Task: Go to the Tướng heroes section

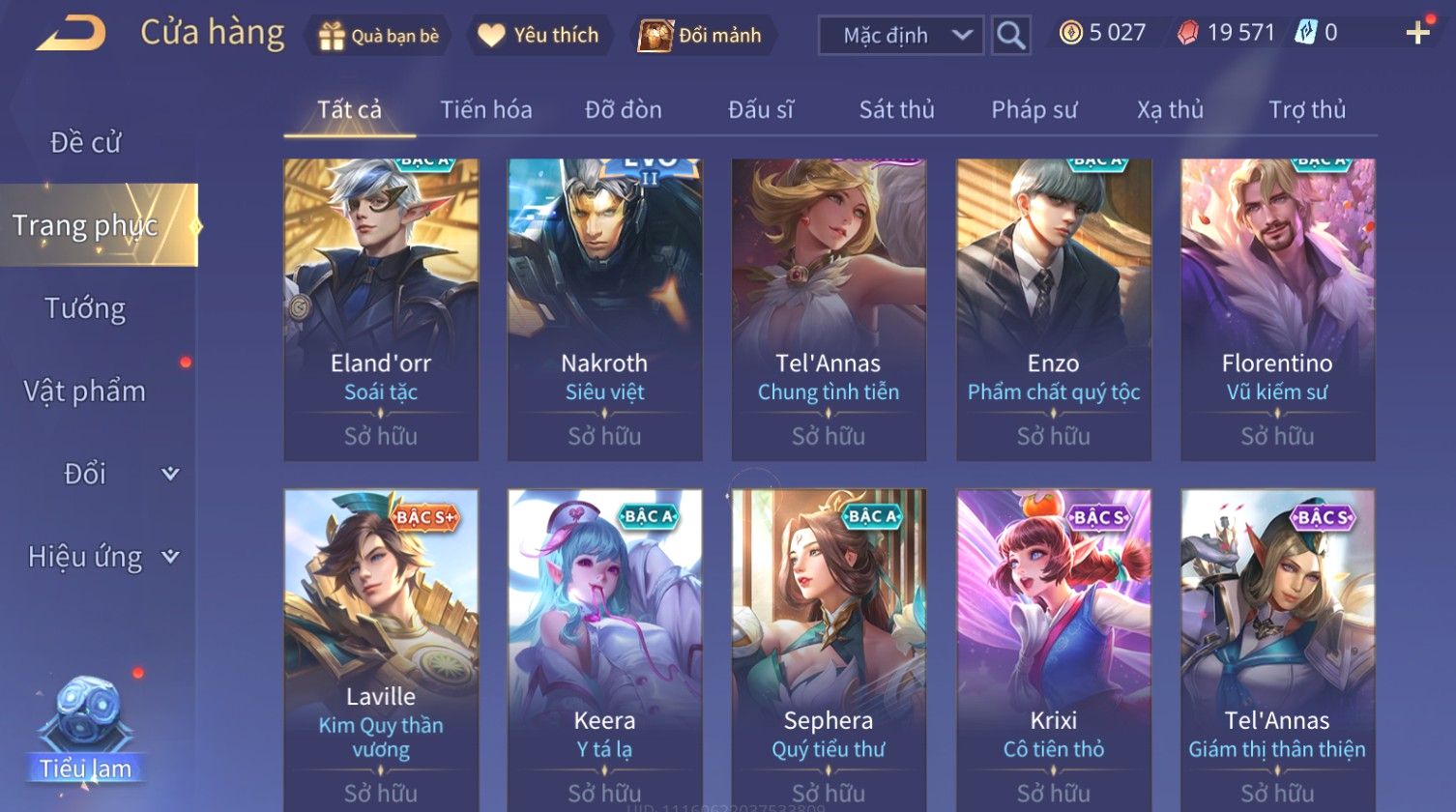Action: coord(85,308)
